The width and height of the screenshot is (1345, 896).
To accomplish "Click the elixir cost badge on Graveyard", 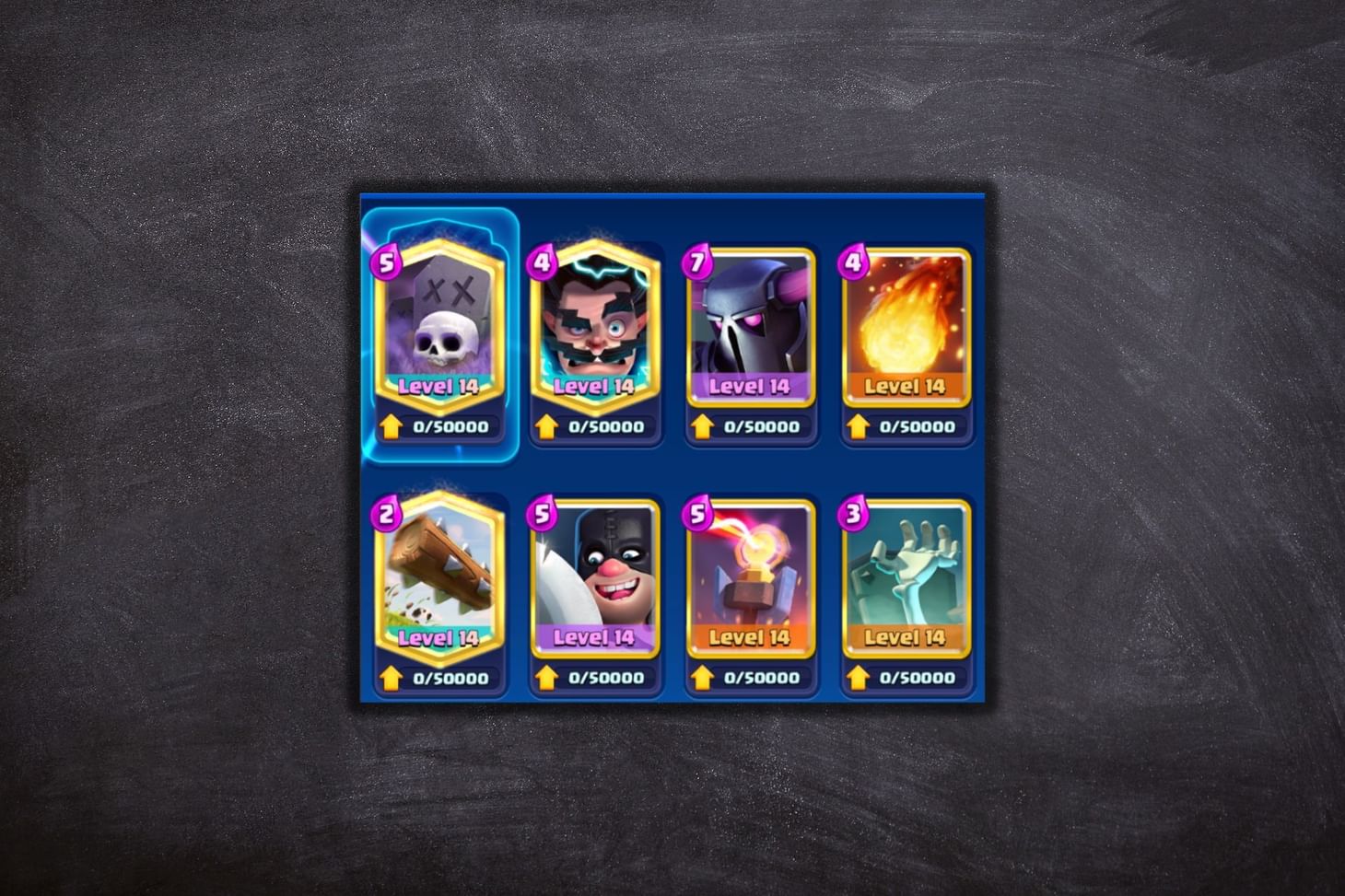I will pos(387,263).
